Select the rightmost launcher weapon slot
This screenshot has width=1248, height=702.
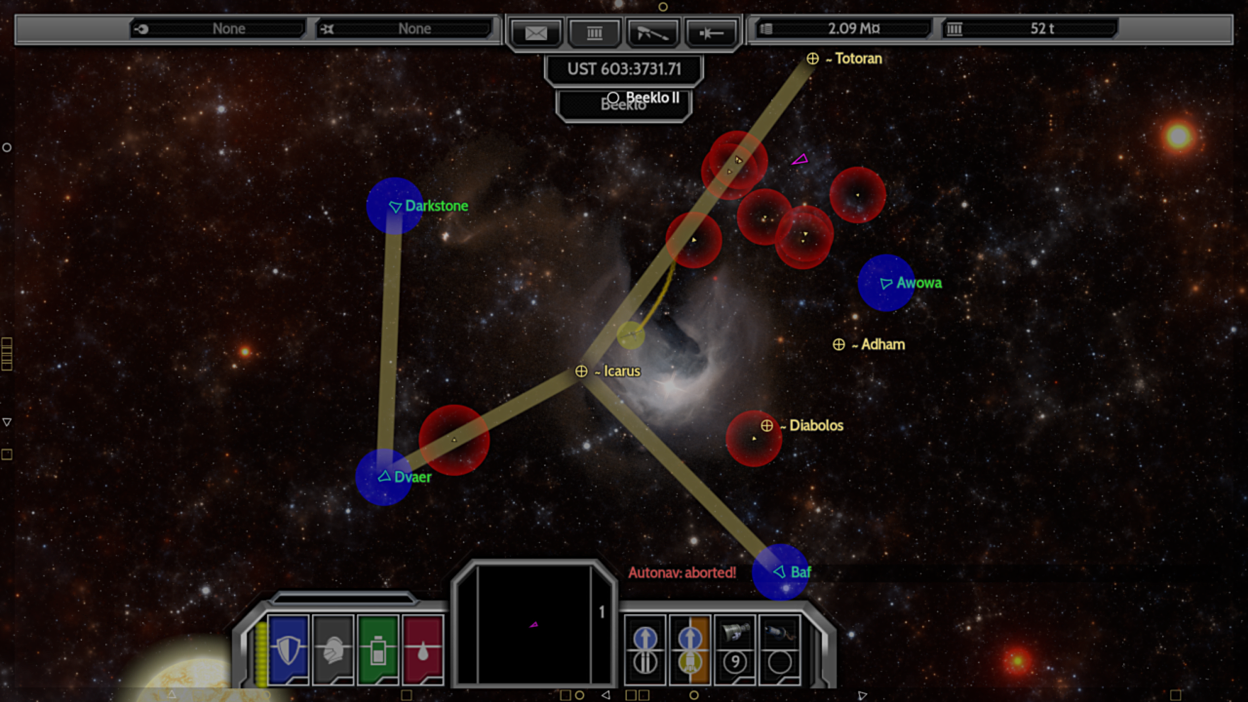point(780,649)
